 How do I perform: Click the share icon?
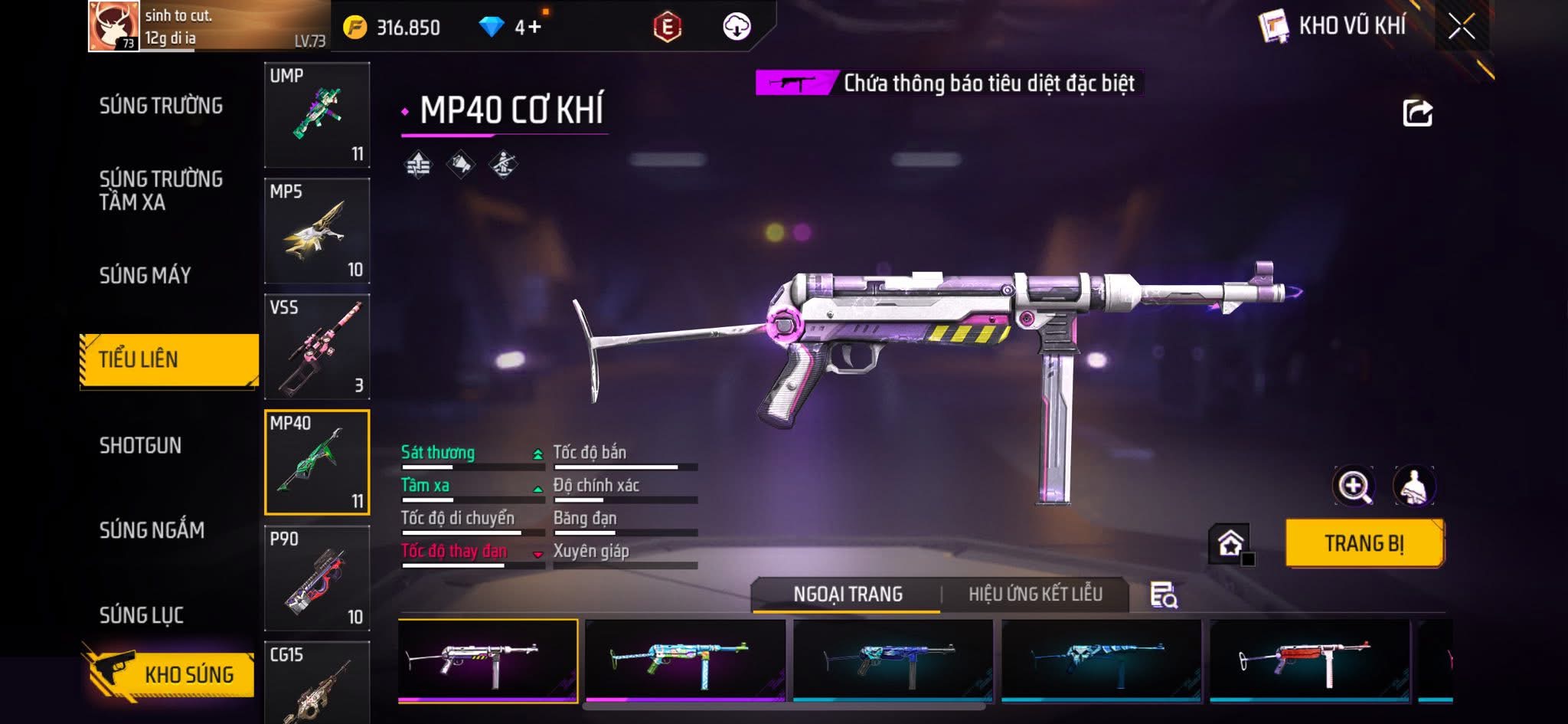[x=1417, y=113]
